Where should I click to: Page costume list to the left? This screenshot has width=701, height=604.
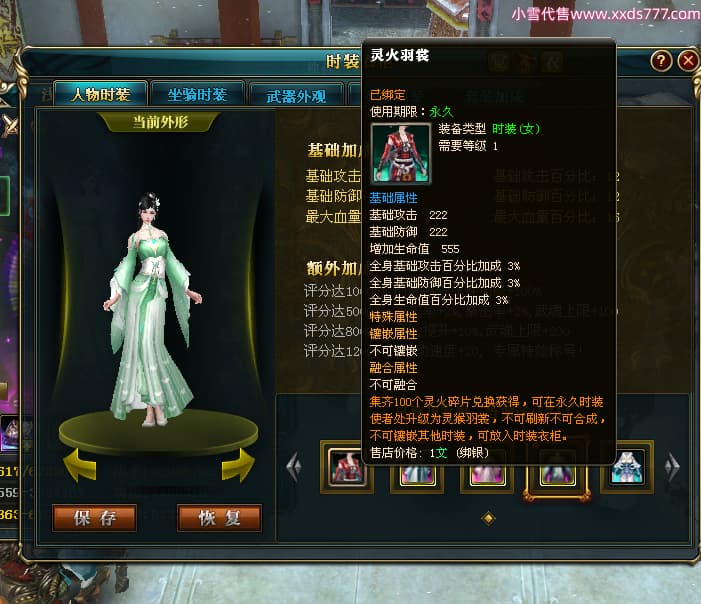click(293, 465)
